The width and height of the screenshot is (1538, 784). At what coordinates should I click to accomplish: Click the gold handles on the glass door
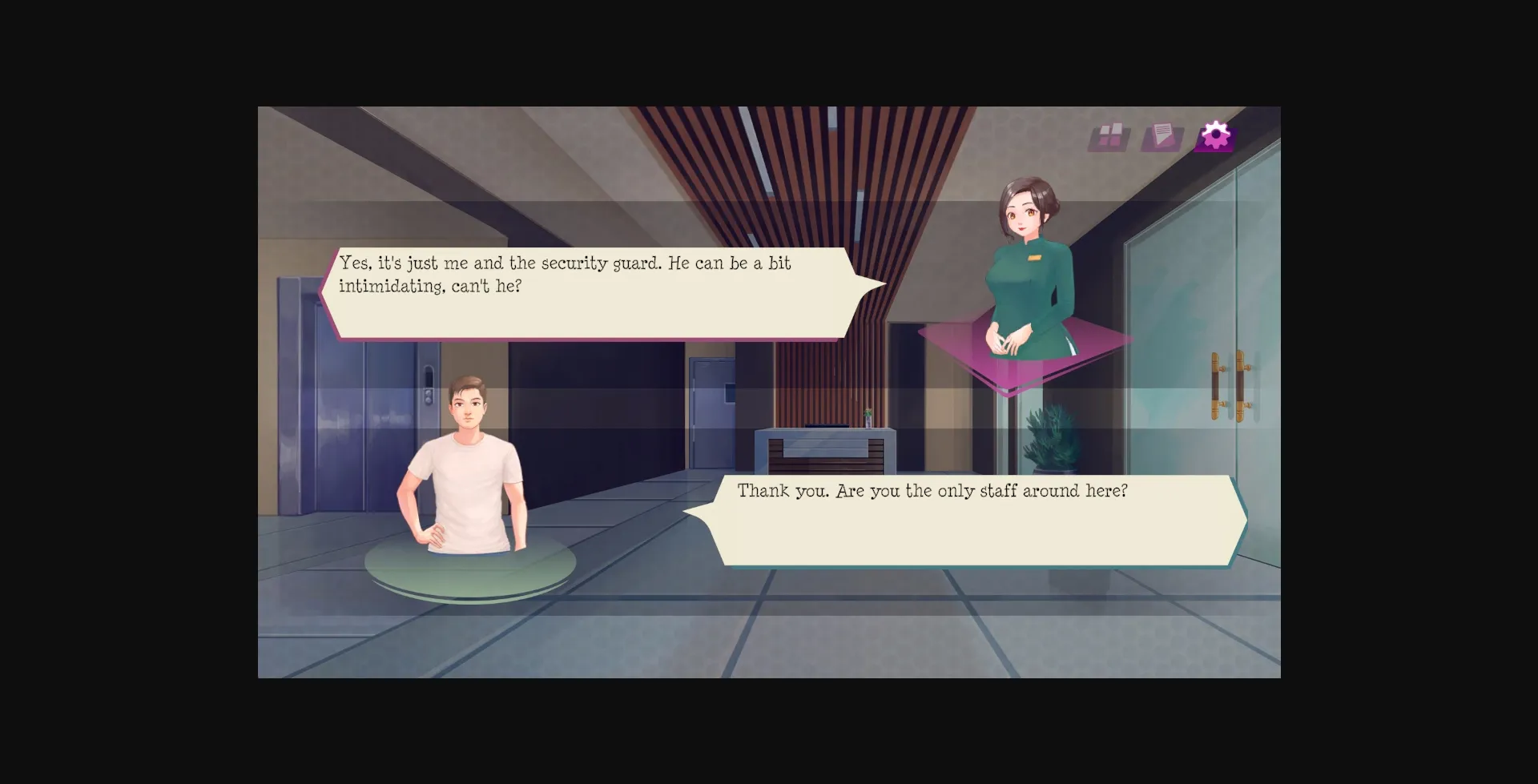(x=1226, y=384)
